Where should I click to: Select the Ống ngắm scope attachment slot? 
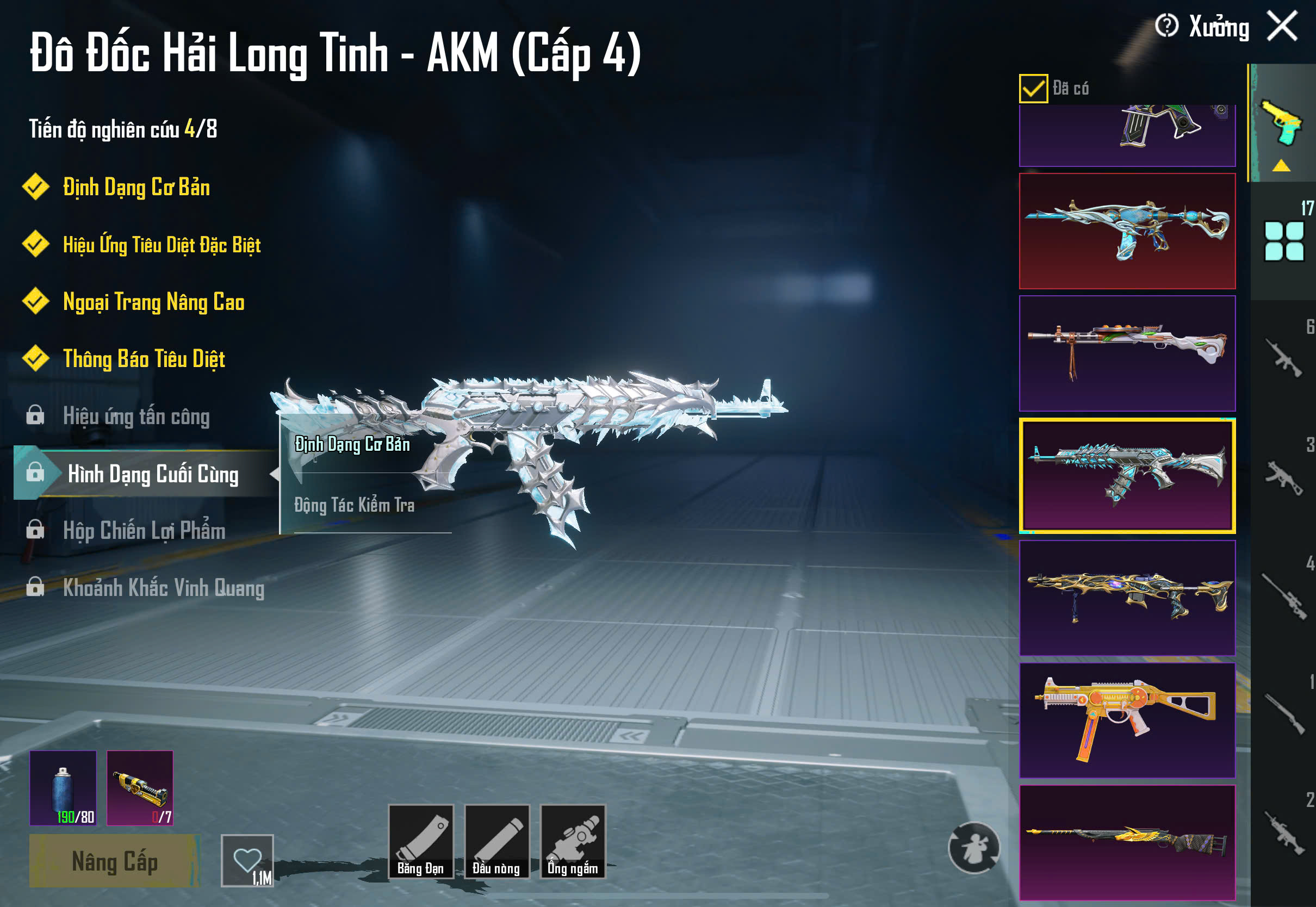(x=573, y=841)
